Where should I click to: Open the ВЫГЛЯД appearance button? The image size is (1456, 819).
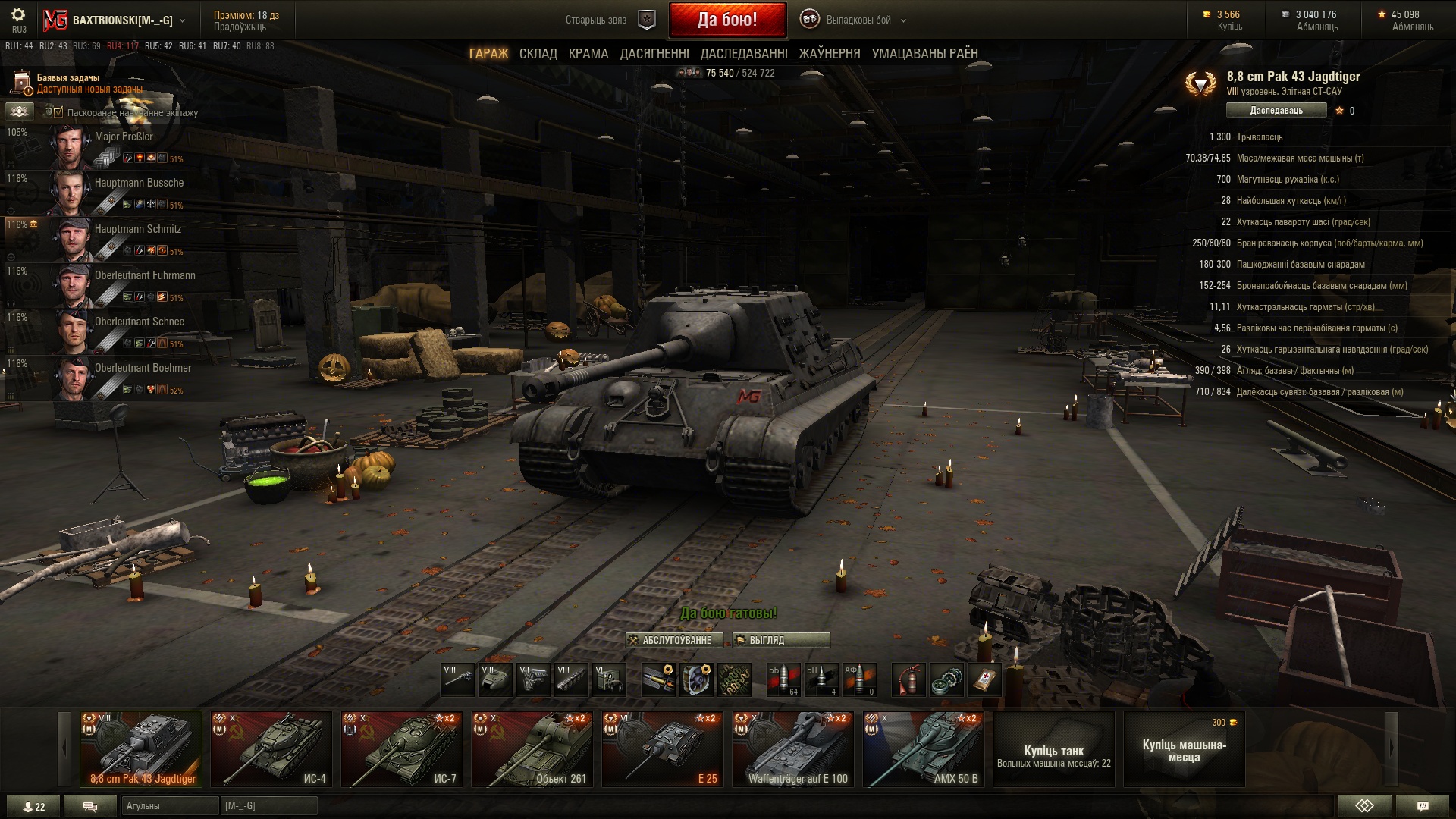point(781,640)
